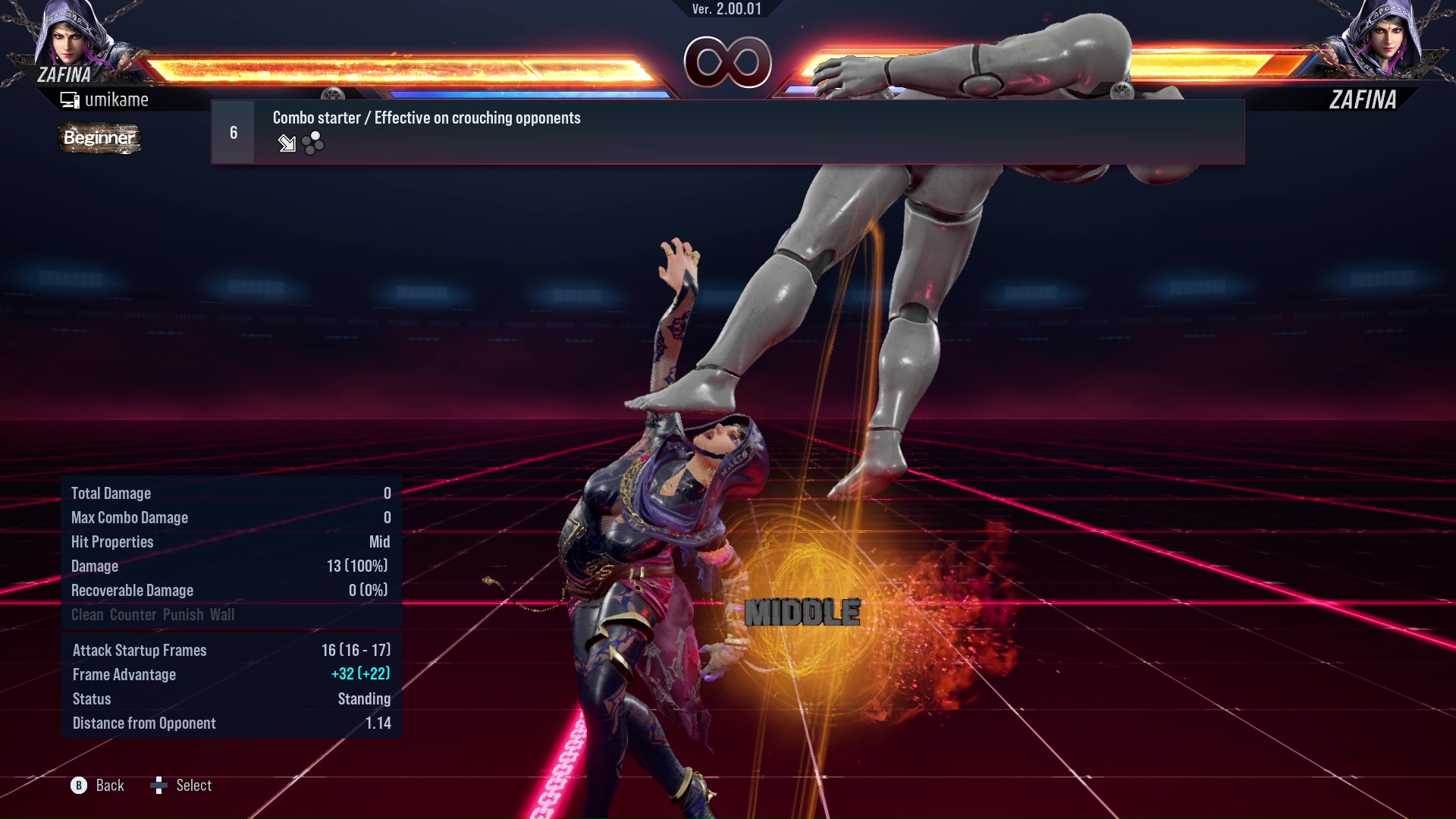Click the highlighted RK button layout icon
Image resolution: width=1456 pixels, height=819 pixels.
click(311, 144)
